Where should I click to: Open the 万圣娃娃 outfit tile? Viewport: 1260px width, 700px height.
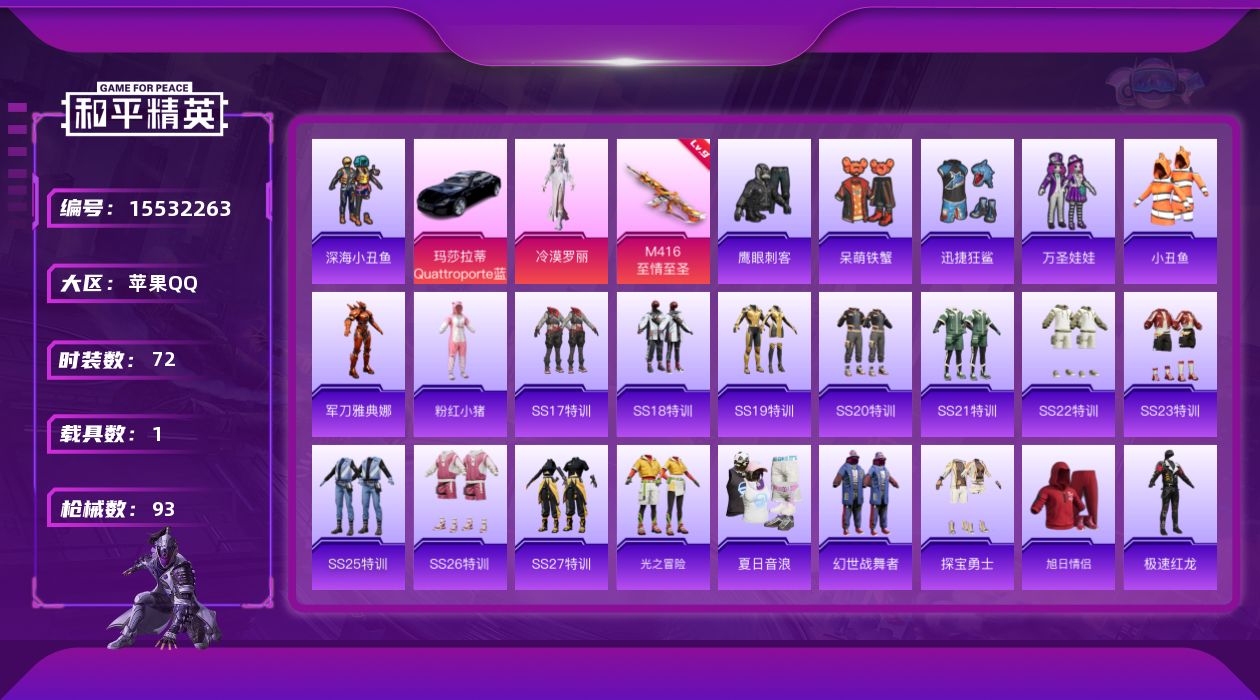(x=1068, y=211)
